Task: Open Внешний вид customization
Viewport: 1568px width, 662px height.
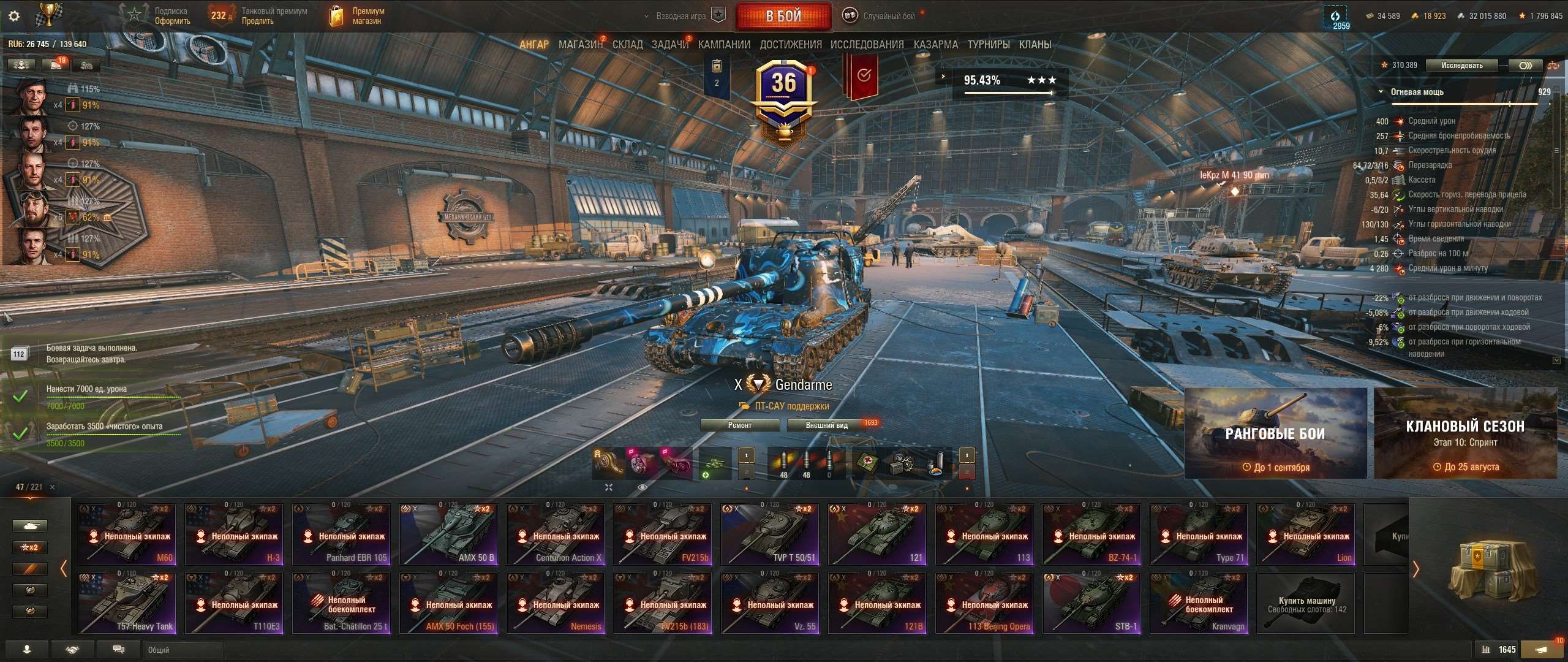Action: pyautogui.click(x=827, y=425)
